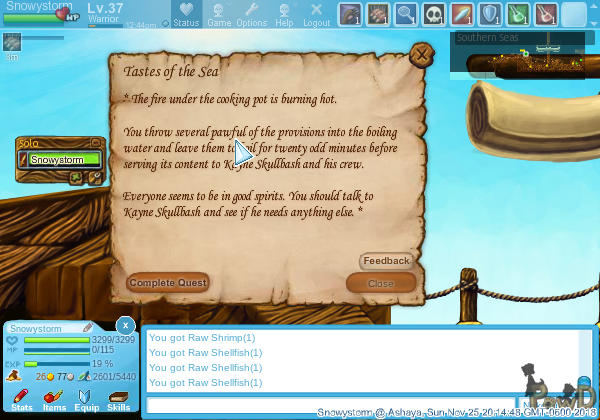600x420 pixels.
Task: Close the Snowystorm status panel
Action: coord(125,325)
